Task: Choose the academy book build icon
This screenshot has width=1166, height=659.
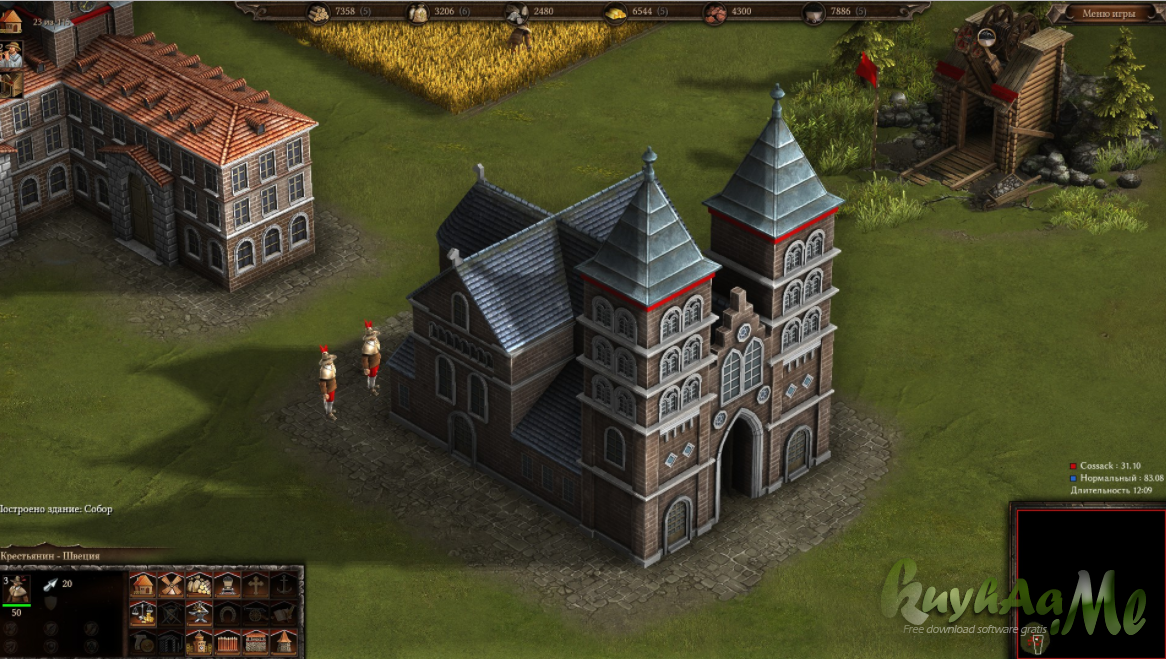Action: point(284,613)
